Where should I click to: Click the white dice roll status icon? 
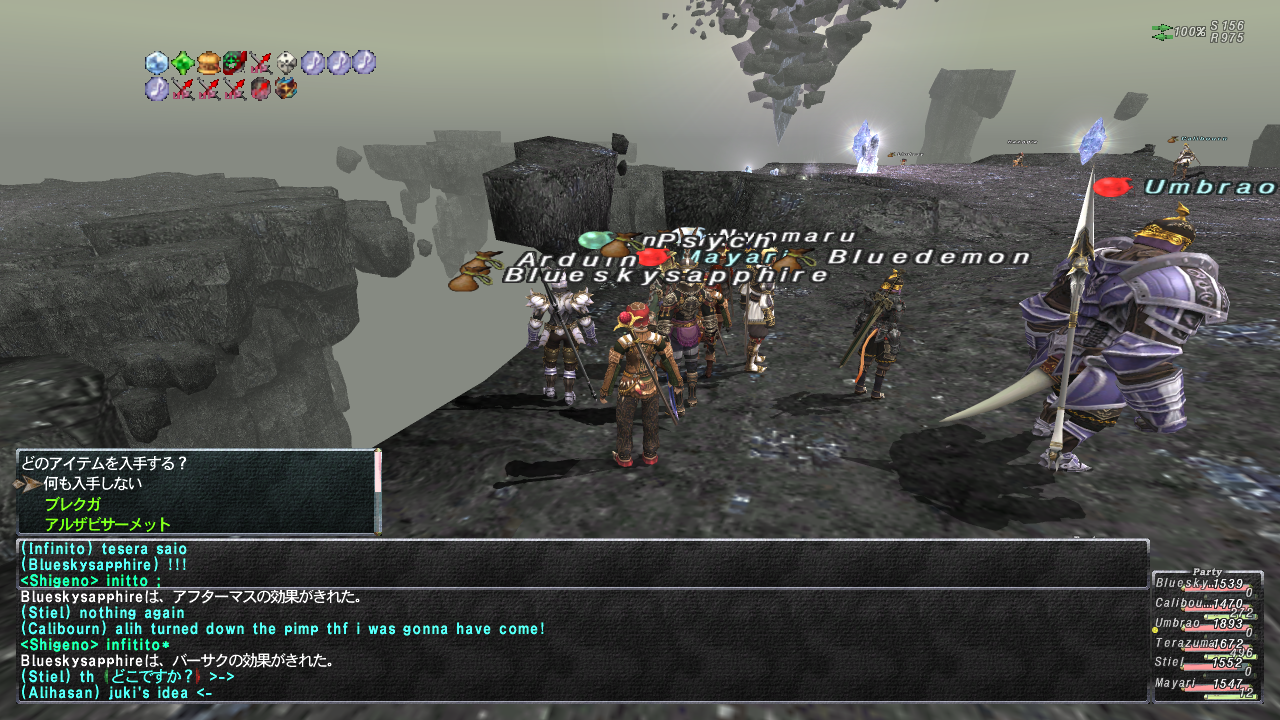287,63
